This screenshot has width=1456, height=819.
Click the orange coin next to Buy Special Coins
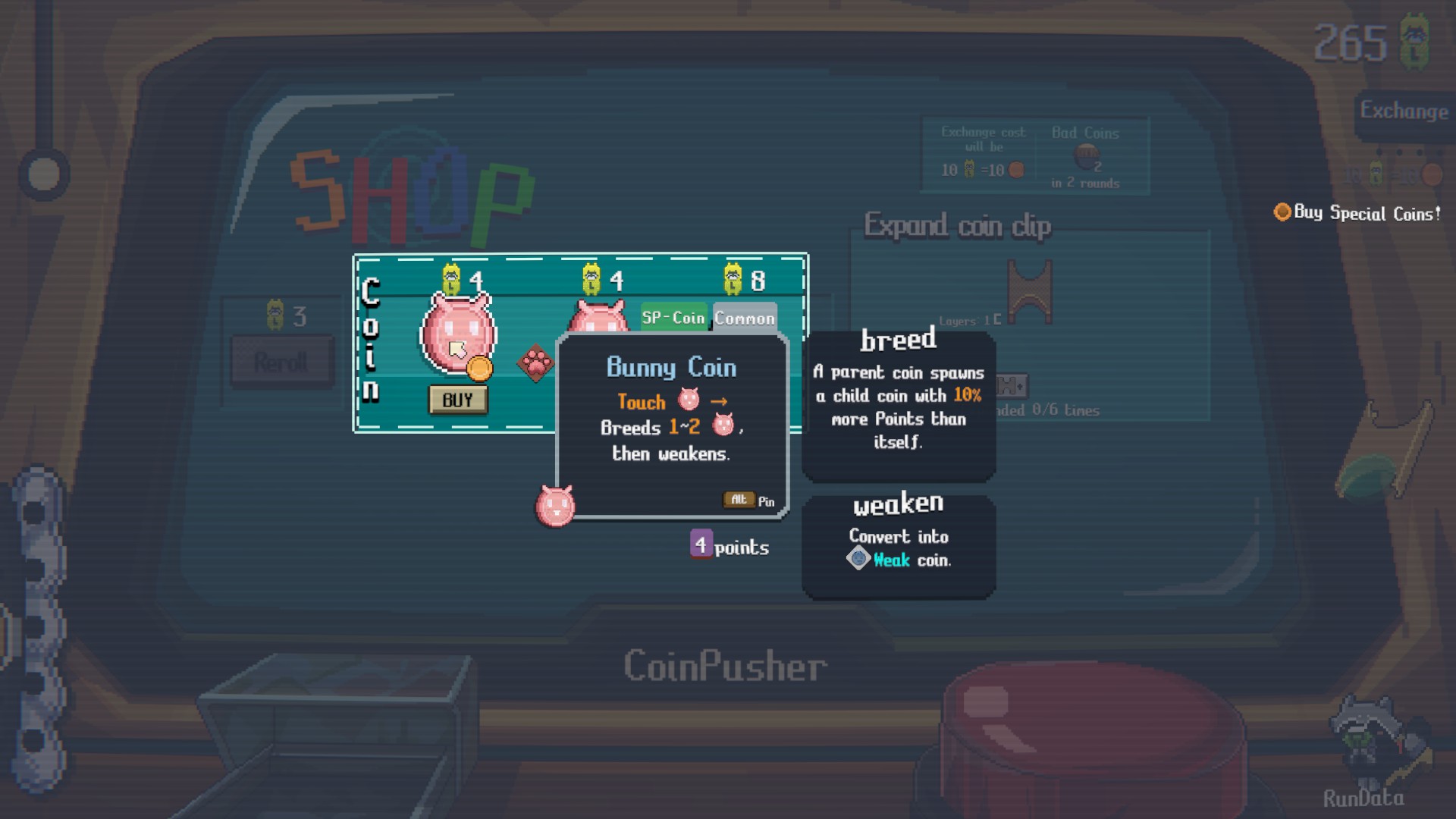[x=1282, y=214]
